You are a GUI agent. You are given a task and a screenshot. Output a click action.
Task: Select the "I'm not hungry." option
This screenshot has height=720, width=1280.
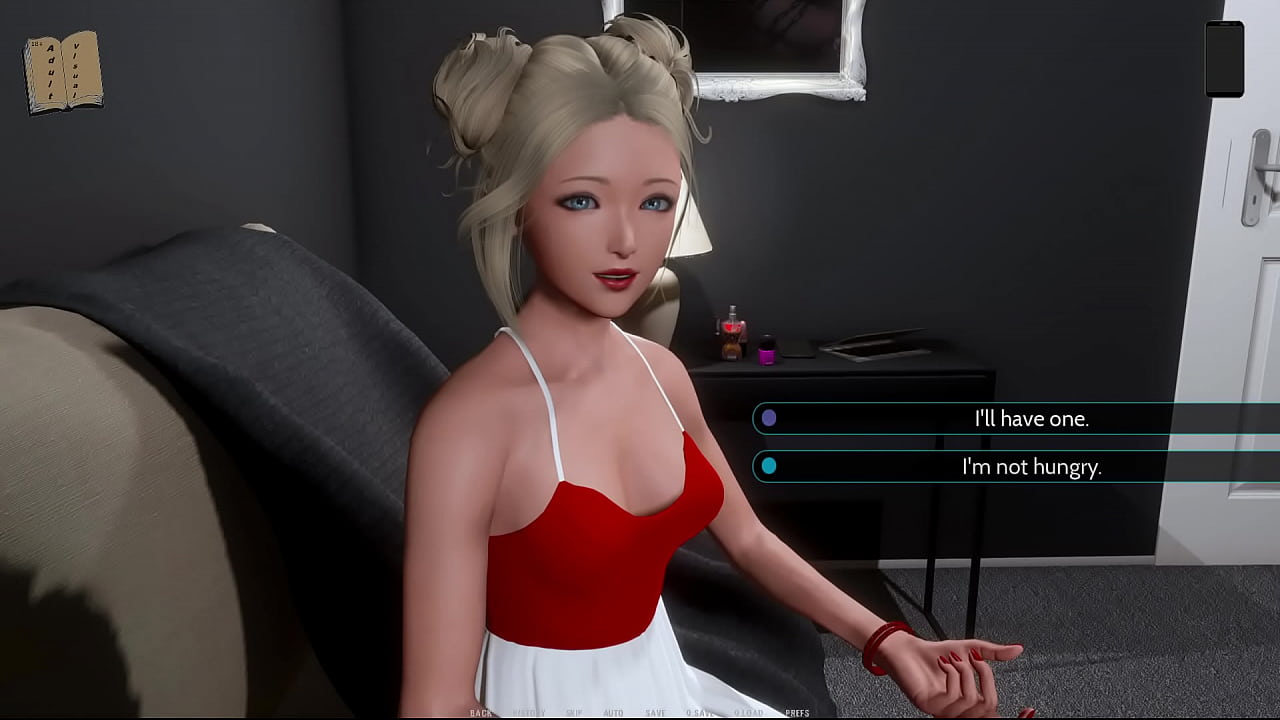[1030, 466]
